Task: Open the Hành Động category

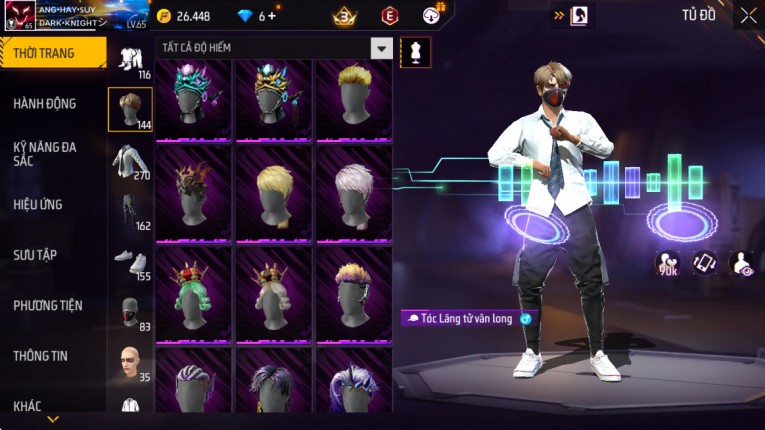Action: (x=45, y=103)
